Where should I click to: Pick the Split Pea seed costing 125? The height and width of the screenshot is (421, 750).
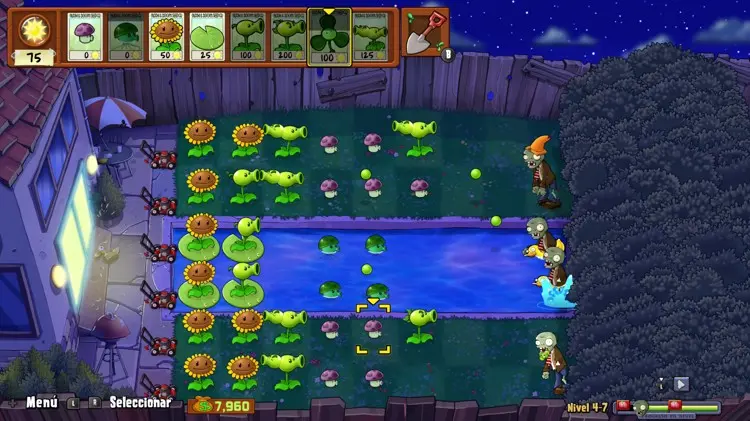pos(371,37)
